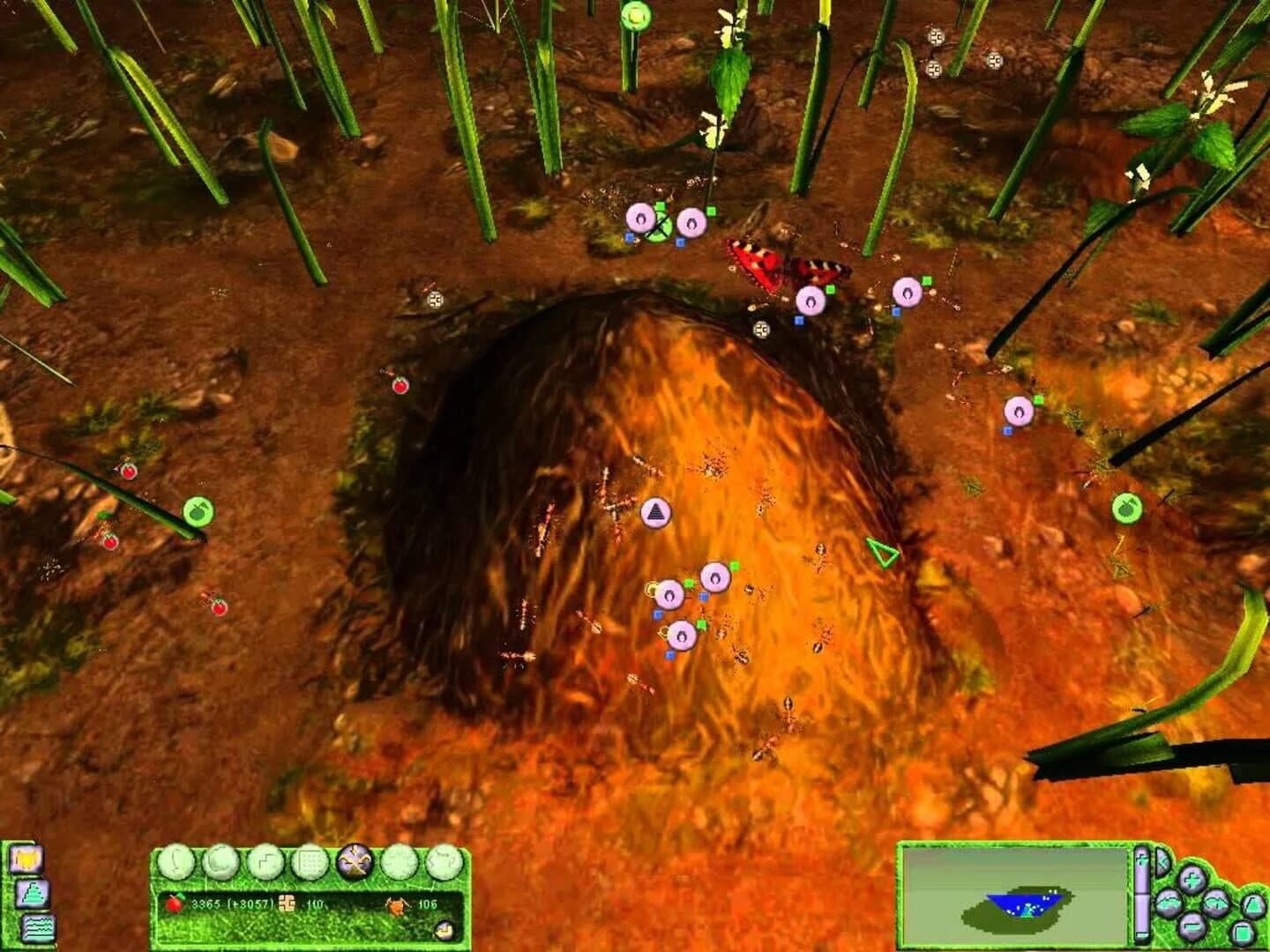Click the leftmost ant-silhouette toolbar button

178,862
